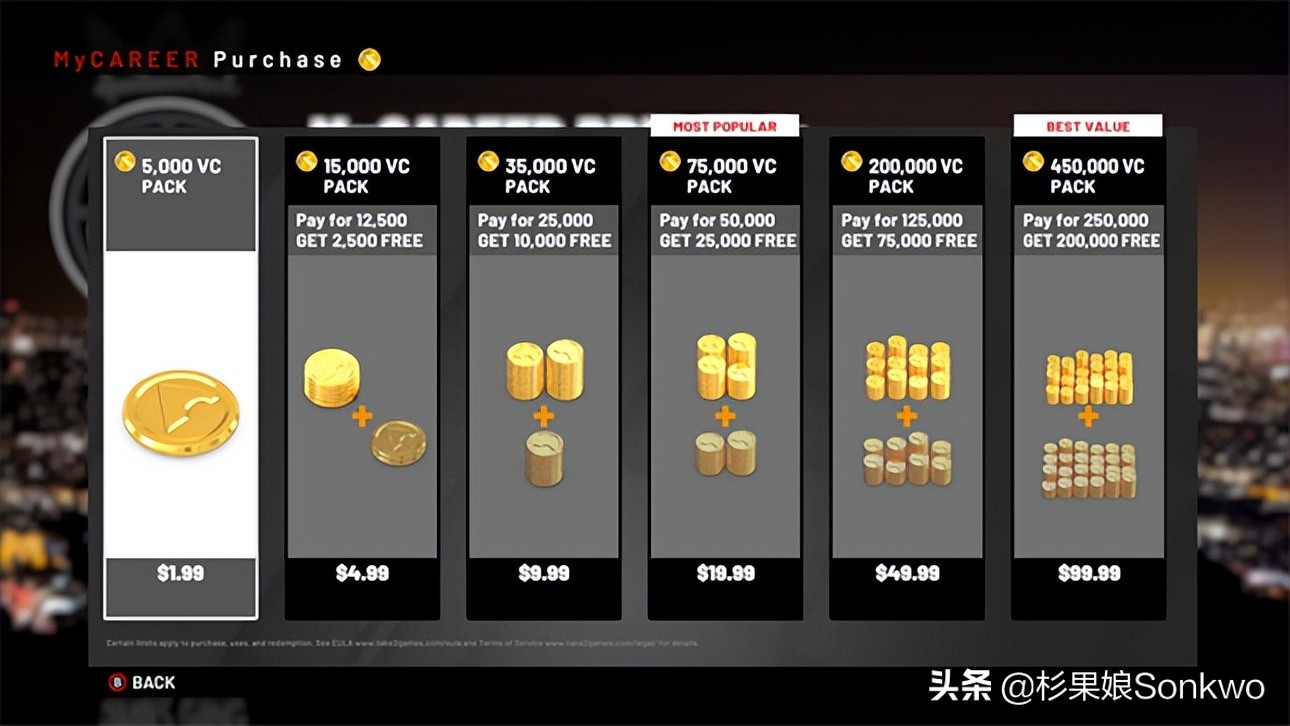Click the GET 25,000 FREE bonus text
The height and width of the screenshot is (726, 1290).
[x=727, y=240]
